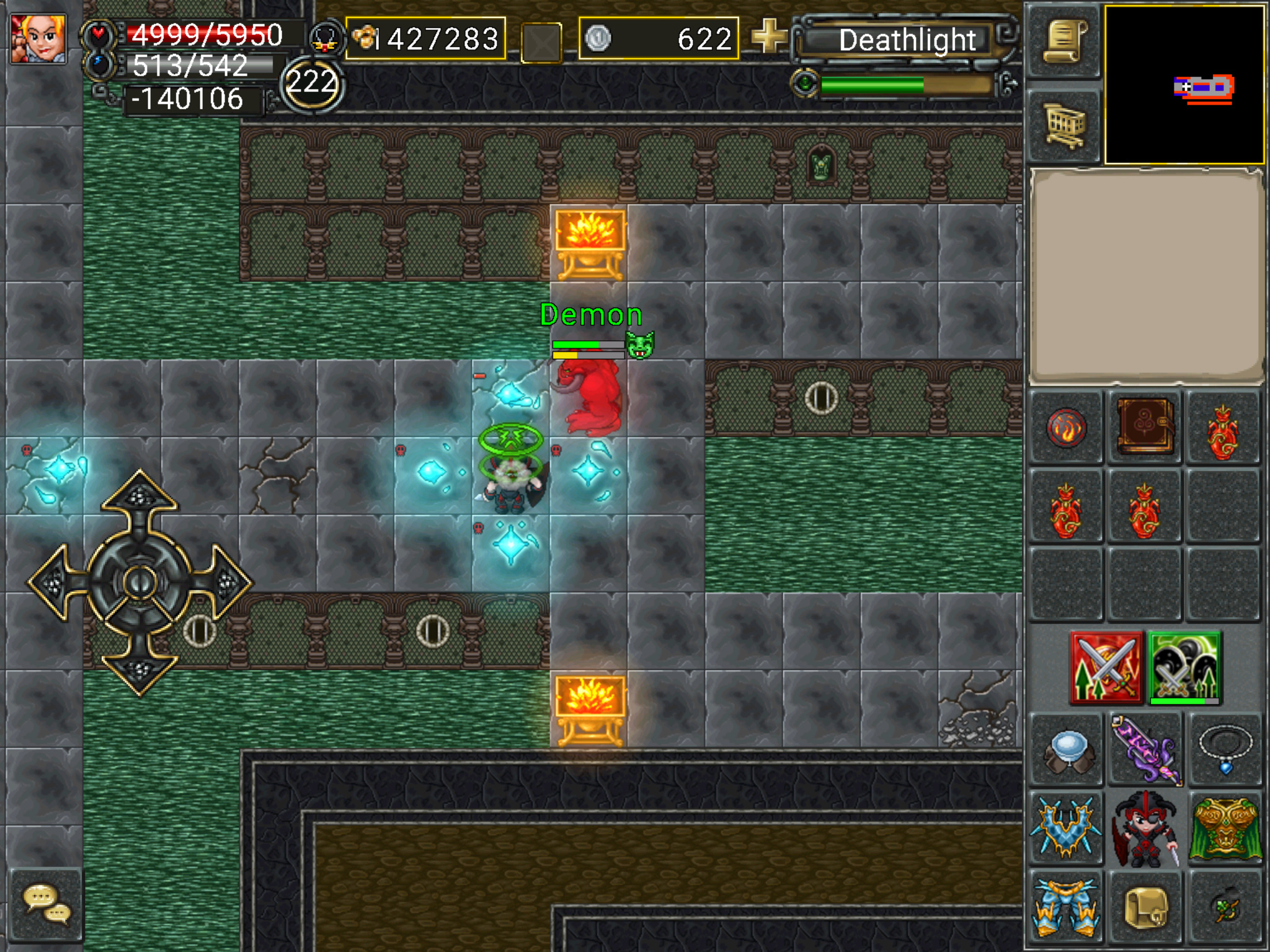The width and height of the screenshot is (1270, 952).
Task: Select the brown spellbook in inventory
Action: pos(1145,427)
